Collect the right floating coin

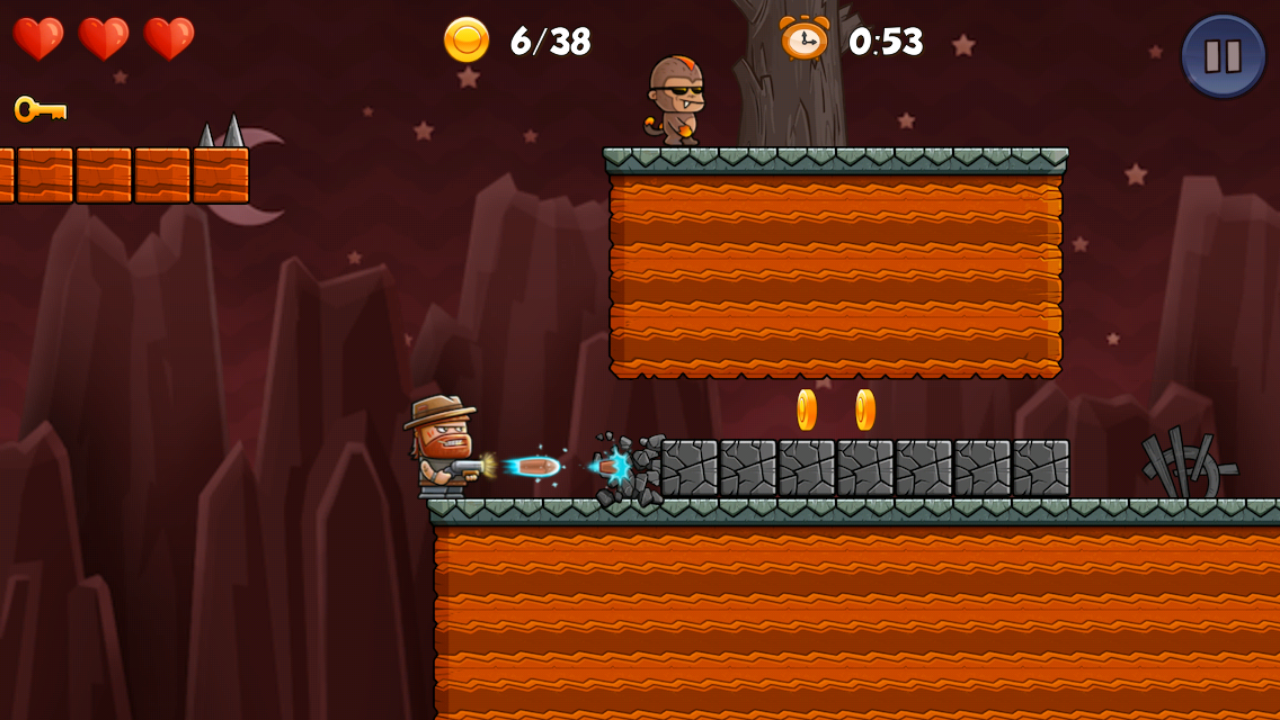coord(863,411)
